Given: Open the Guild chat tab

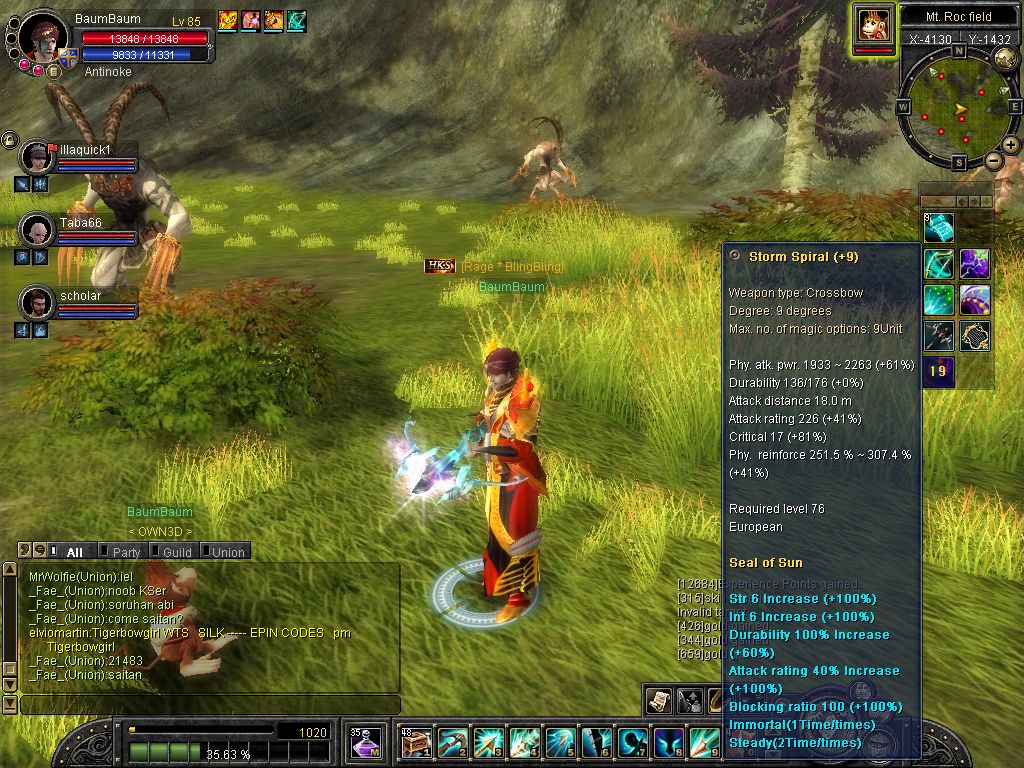Looking at the screenshot, I should coord(176,552).
